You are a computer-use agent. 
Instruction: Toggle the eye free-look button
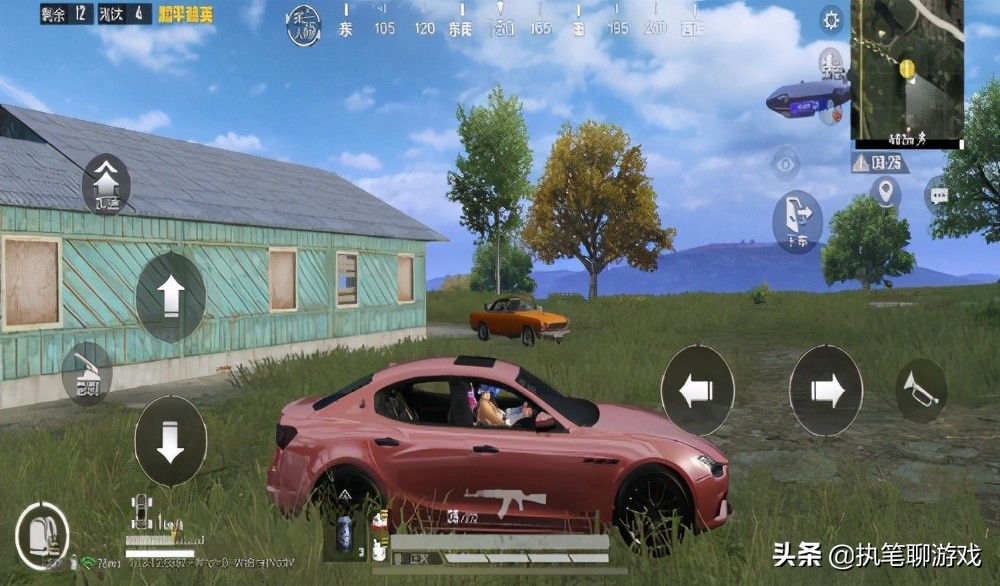point(786,162)
